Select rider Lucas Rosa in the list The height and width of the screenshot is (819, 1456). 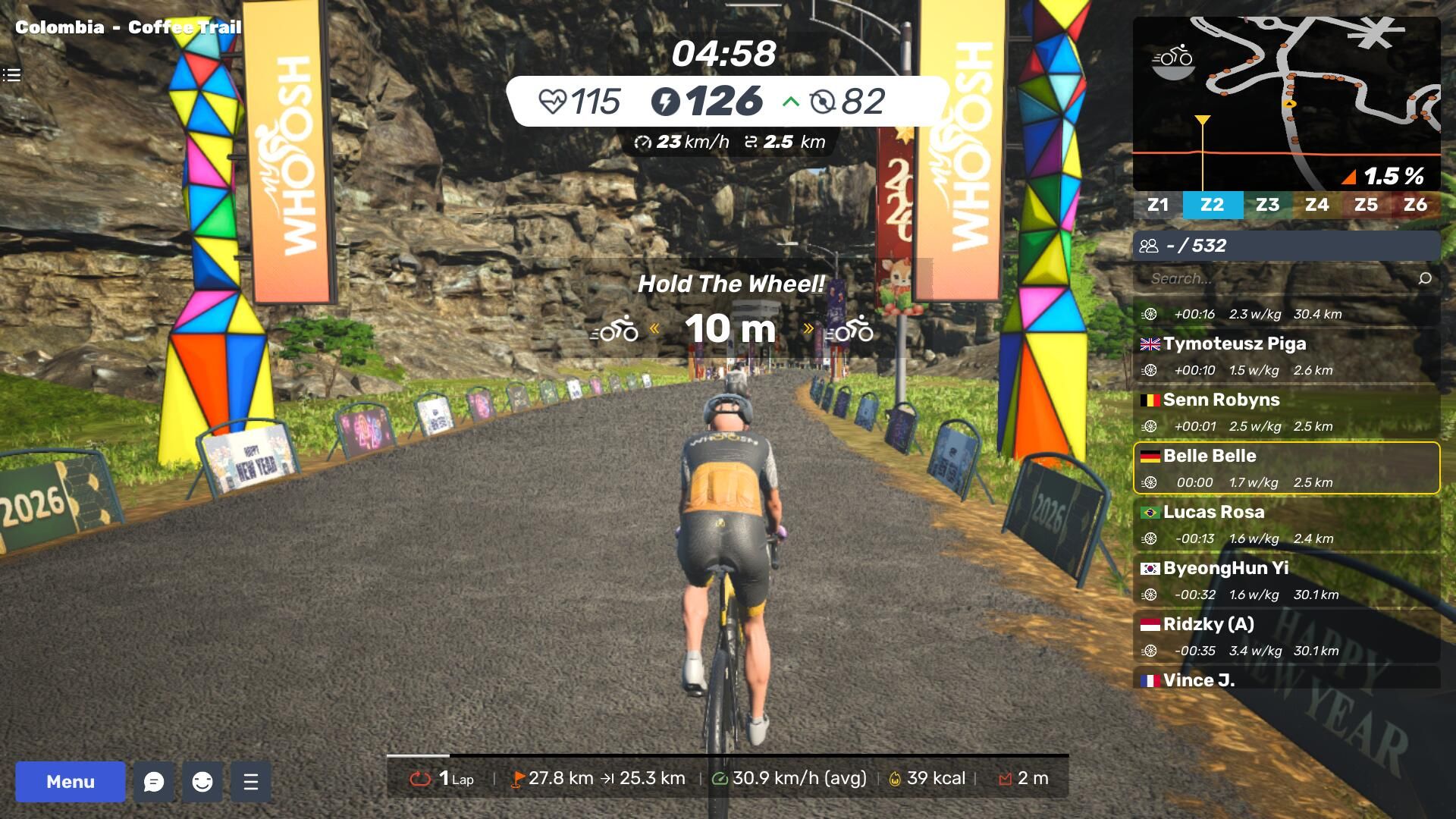[1286, 524]
